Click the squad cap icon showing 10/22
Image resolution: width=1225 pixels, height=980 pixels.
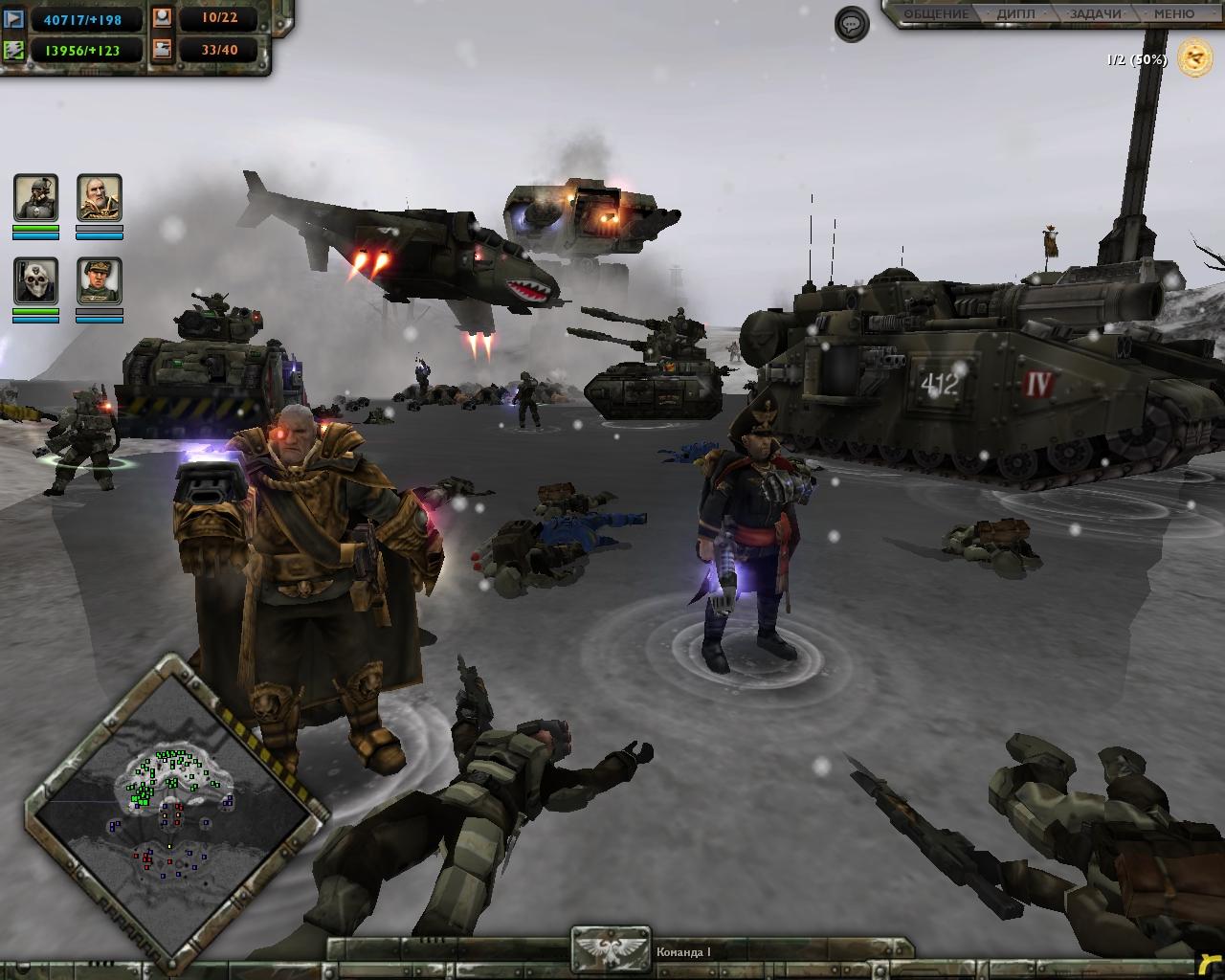pyautogui.click(x=161, y=16)
